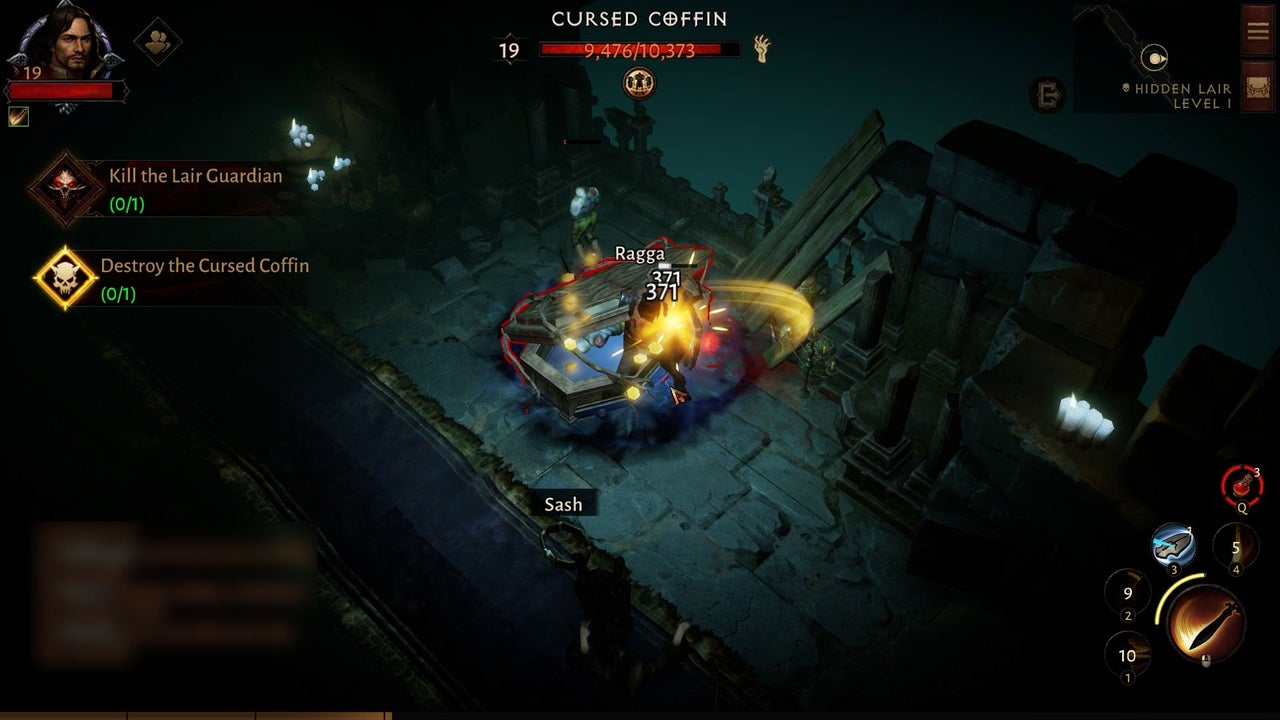Viewport: 1280px width, 720px height.
Task: Select the Destroy the Cursed Coffin objective
Action: tap(202, 266)
